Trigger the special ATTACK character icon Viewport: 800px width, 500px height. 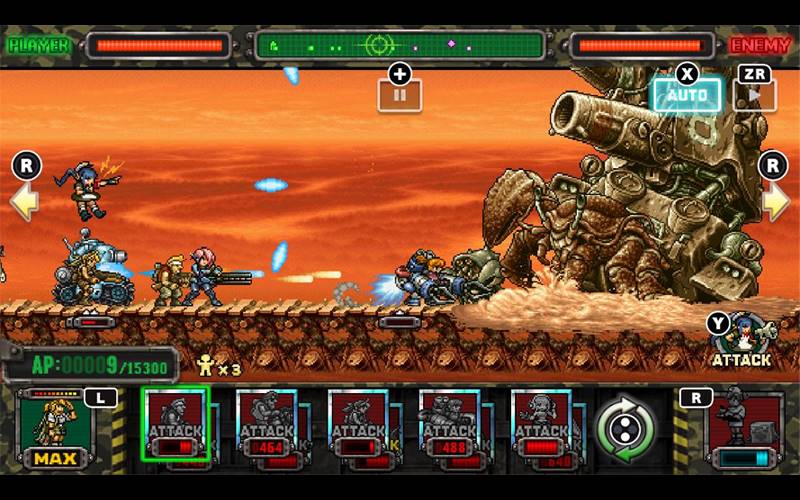(742, 338)
